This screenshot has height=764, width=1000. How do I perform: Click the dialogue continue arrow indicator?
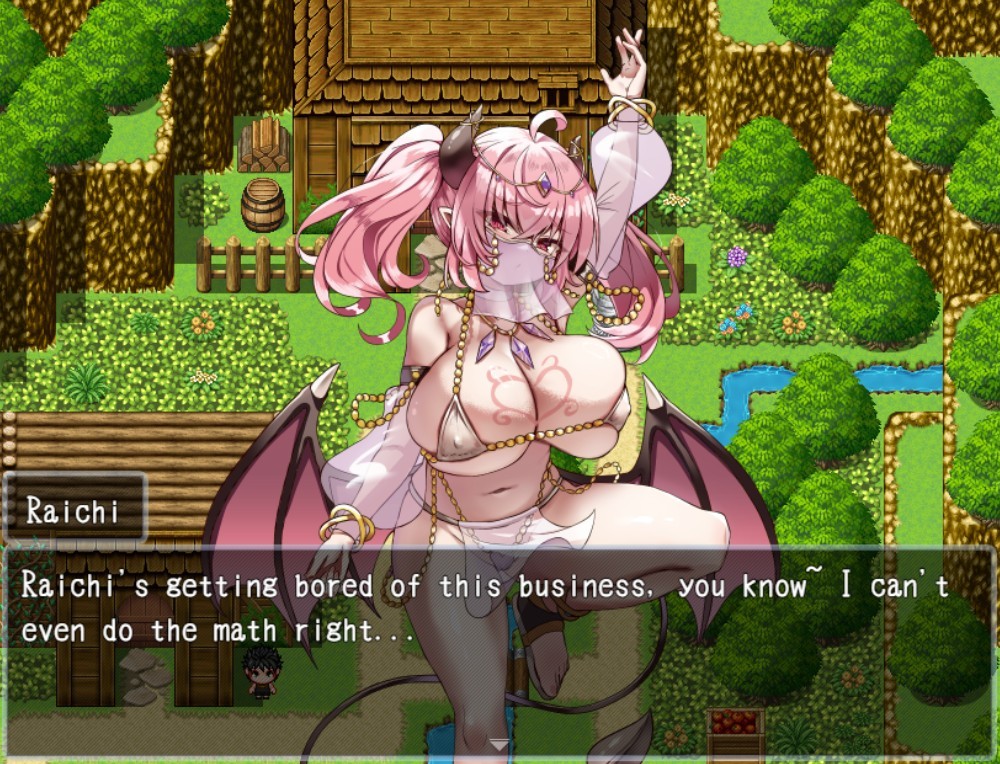click(x=498, y=744)
